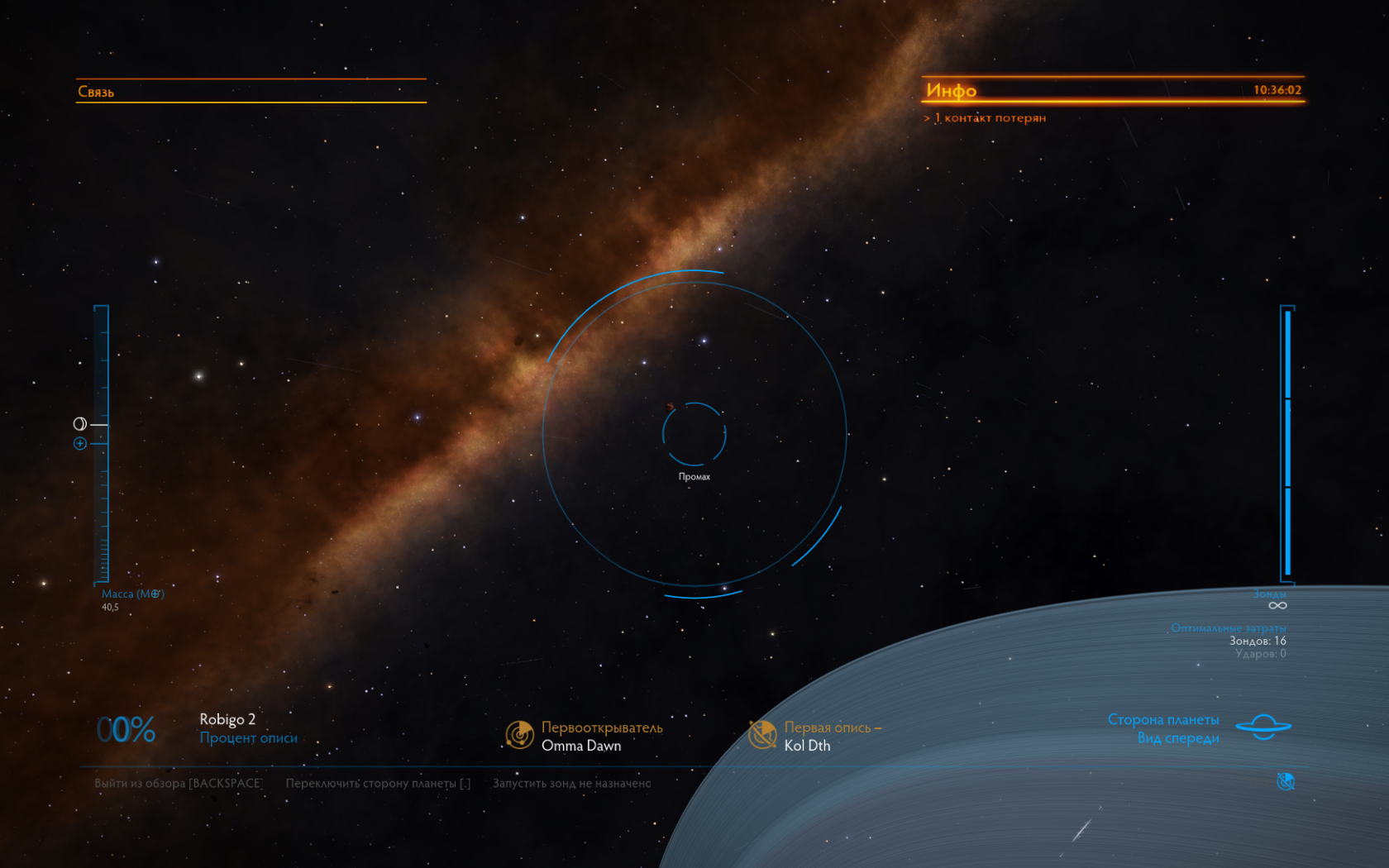Open the Связь comms panel header
Viewport: 1389px width, 868px height.
(96, 92)
